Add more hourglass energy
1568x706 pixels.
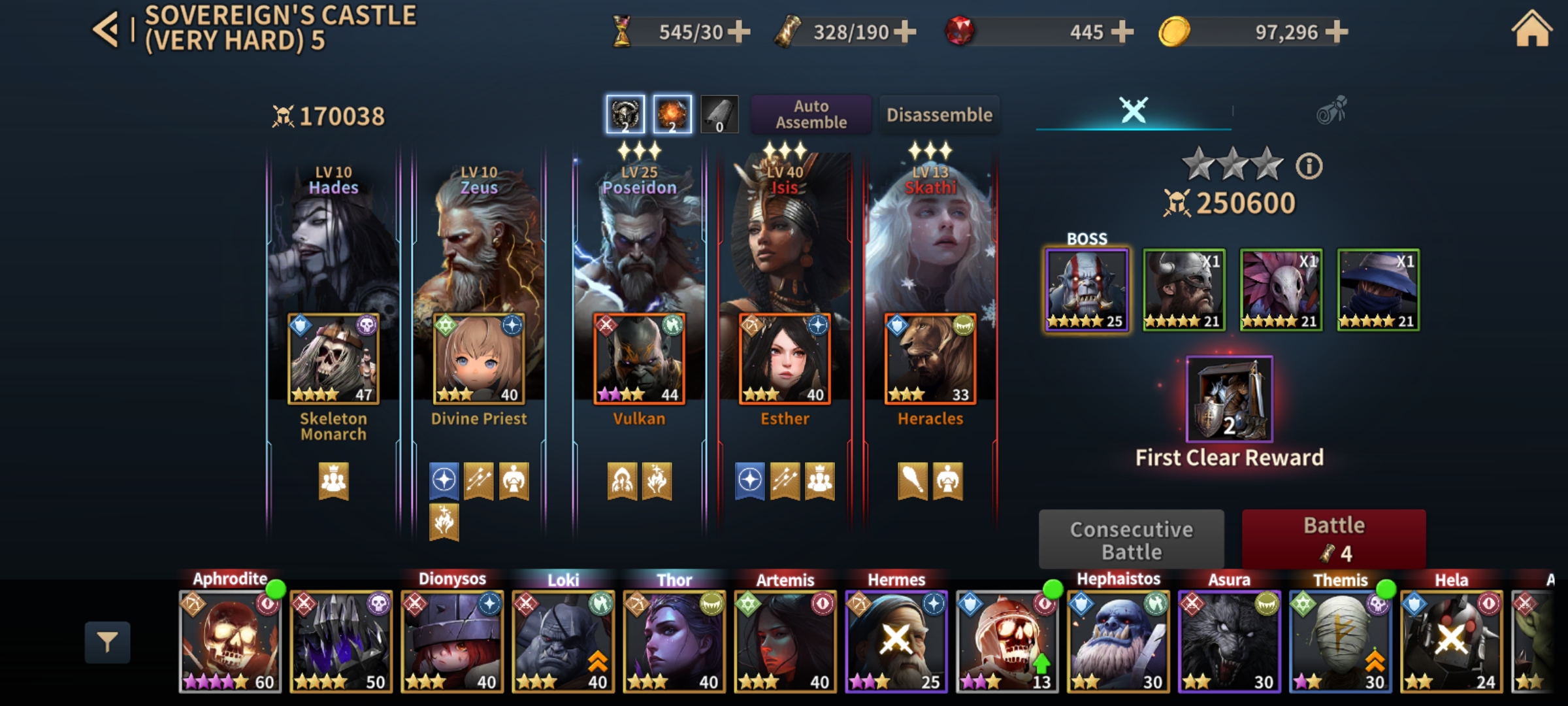coord(739,31)
